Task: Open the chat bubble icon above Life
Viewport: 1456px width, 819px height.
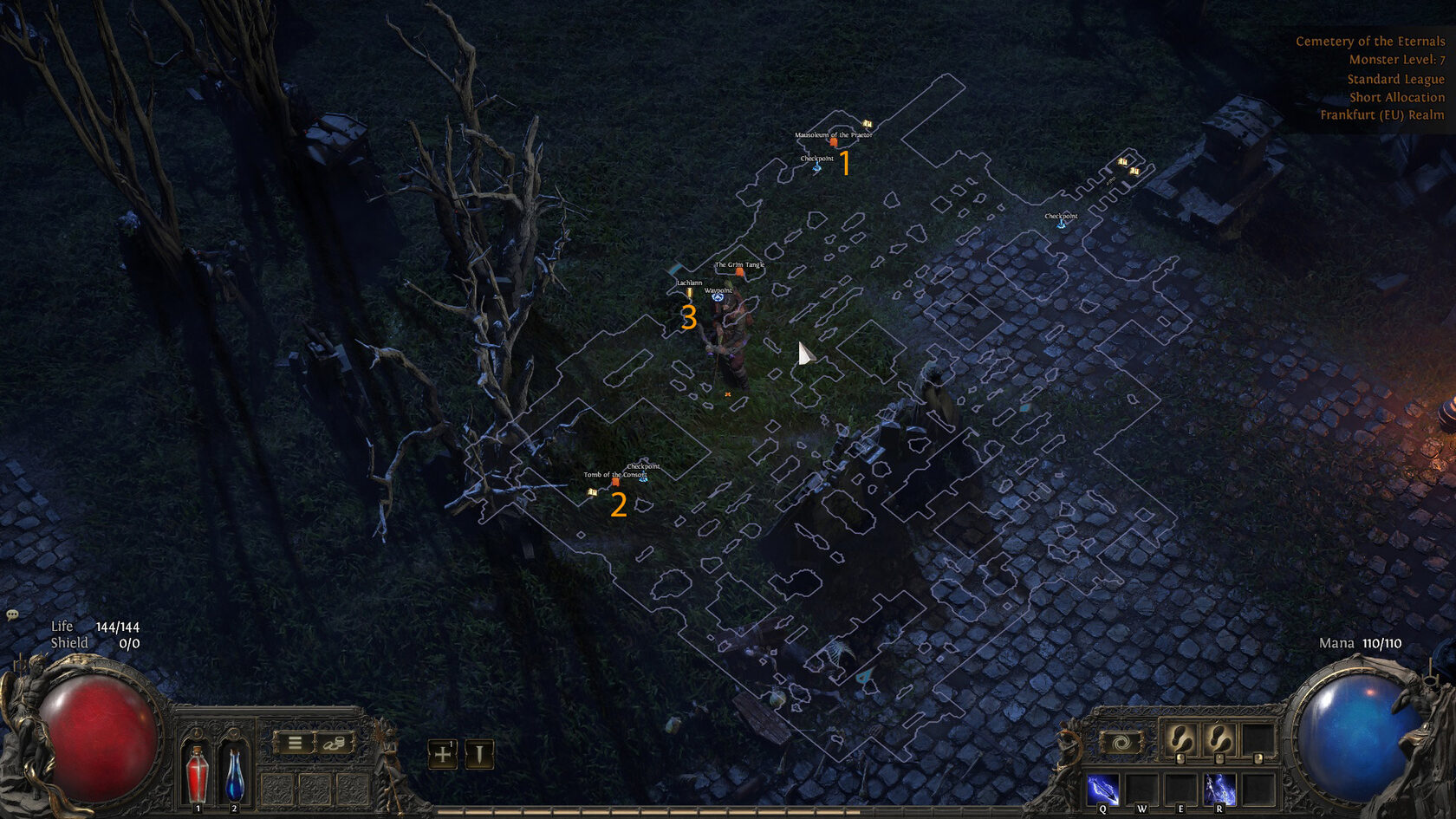Action: point(12,614)
